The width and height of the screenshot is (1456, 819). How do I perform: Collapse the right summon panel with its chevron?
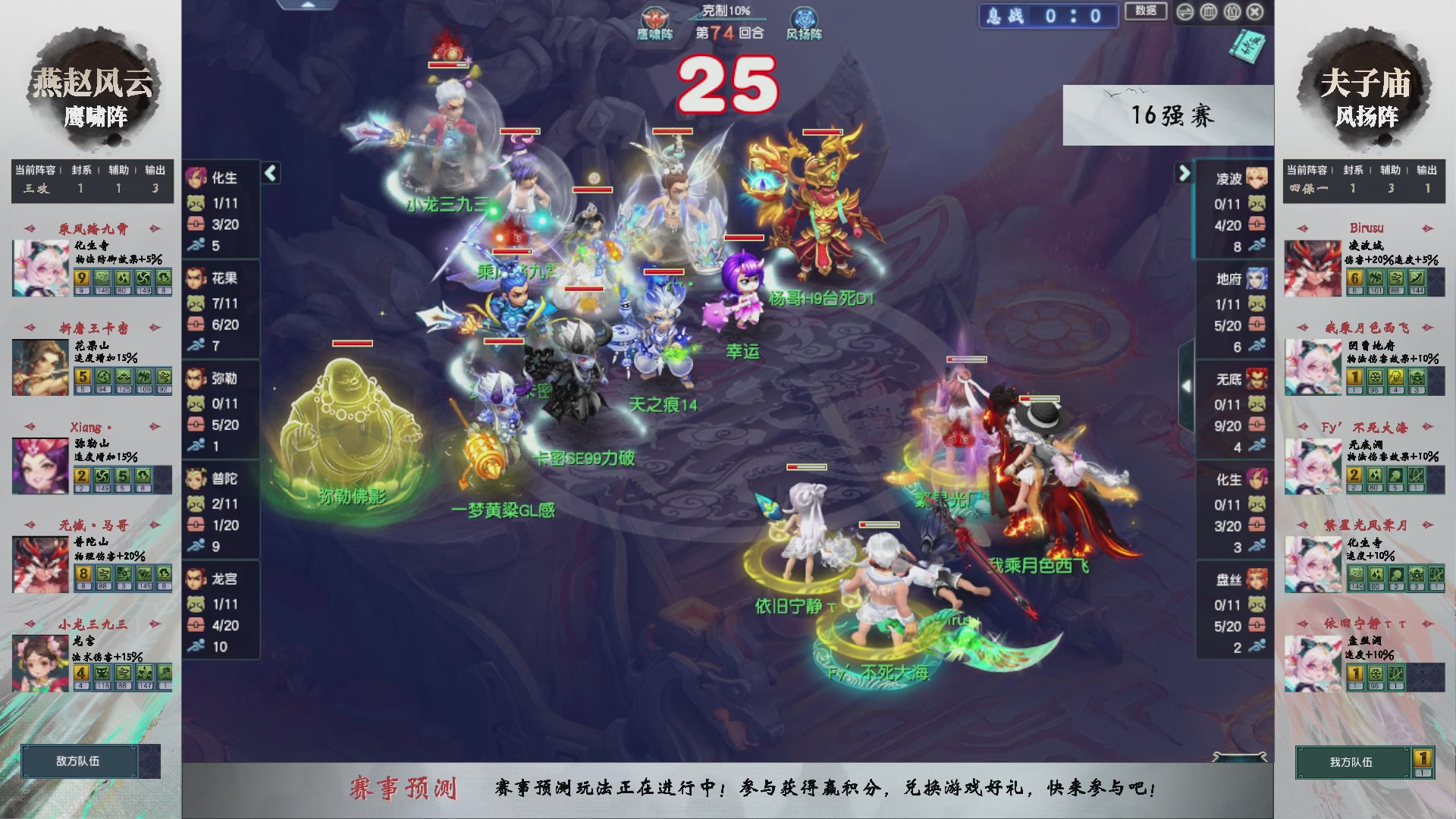pos(1185,173)
